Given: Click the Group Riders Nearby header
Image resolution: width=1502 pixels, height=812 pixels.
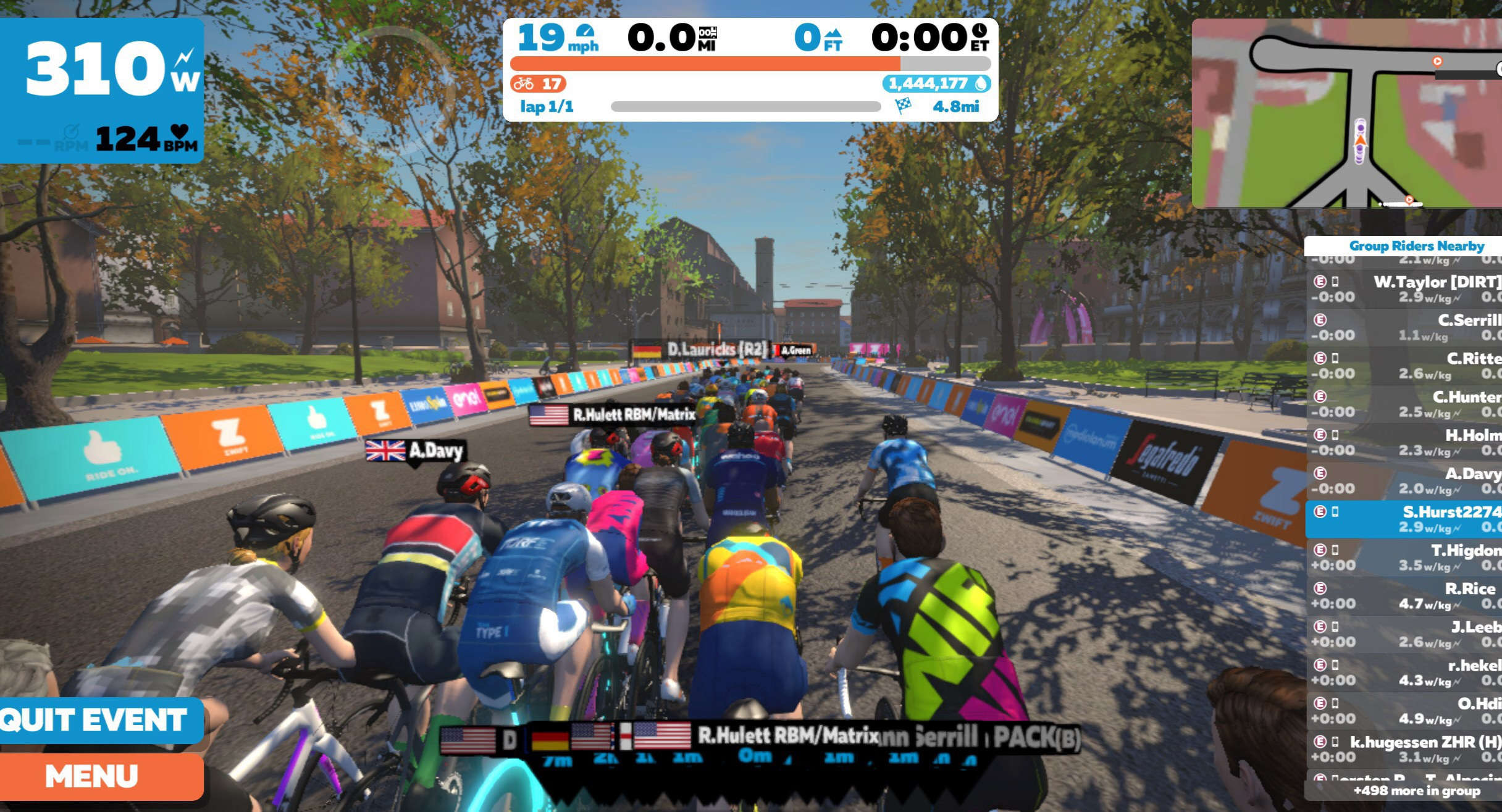Looking at the screenshot, I should (1416, 246).
